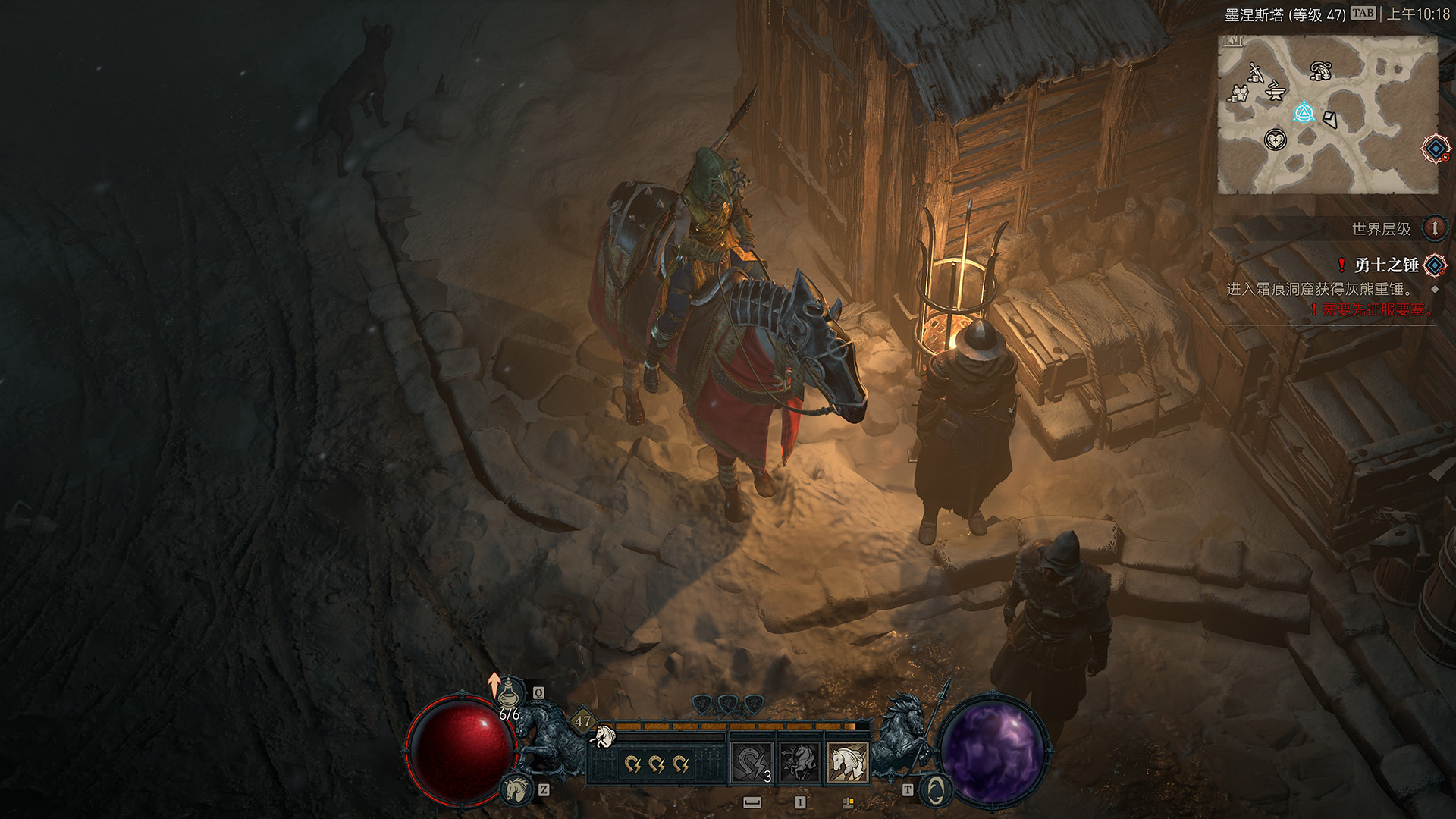The width and height of the screenshot is (1456, 819).
Task: Select the ring jeweler marker on minimap
Action: click(x=1321, y=71)
